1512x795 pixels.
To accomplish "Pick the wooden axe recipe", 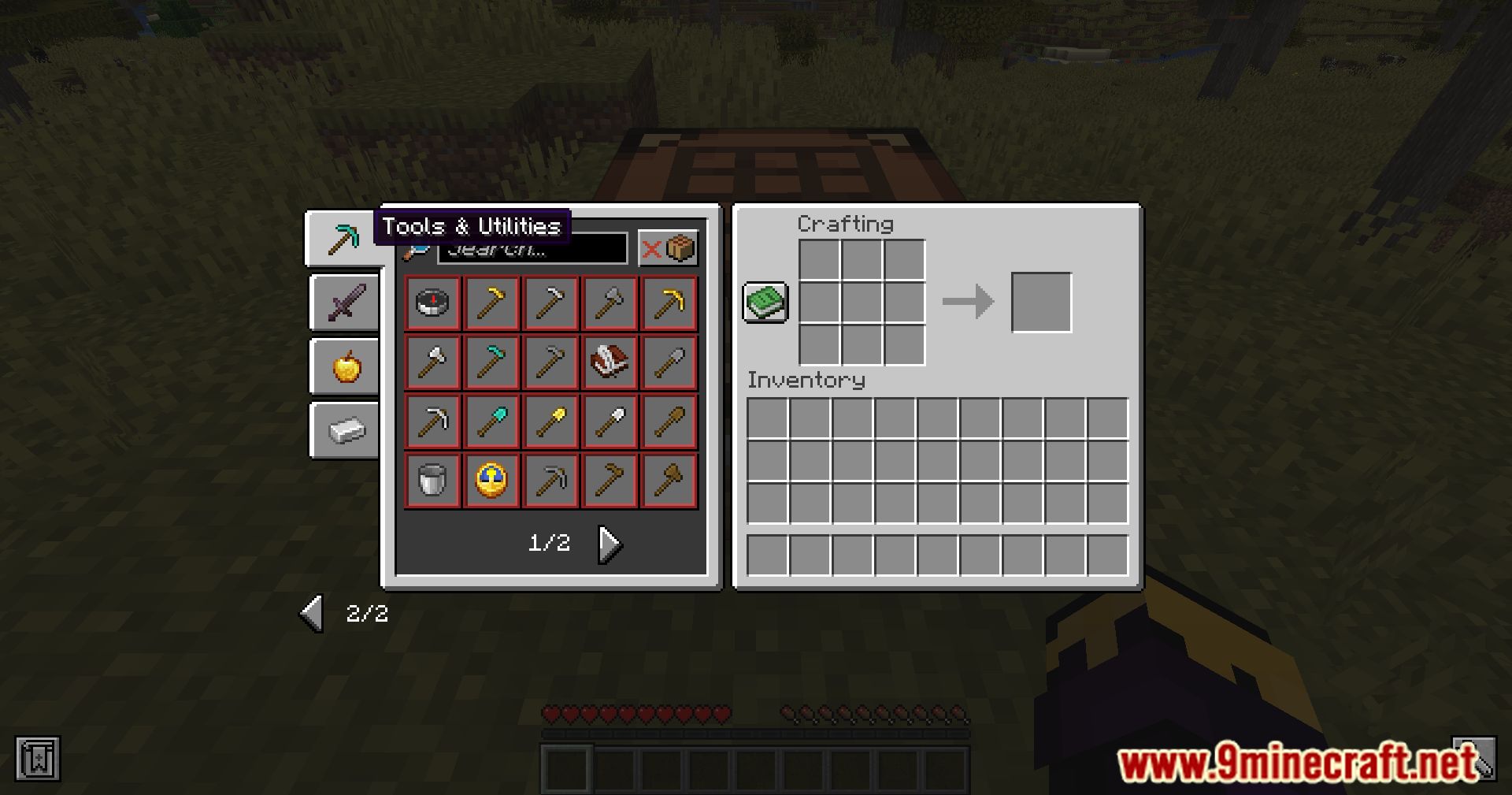I will [669, 481].
